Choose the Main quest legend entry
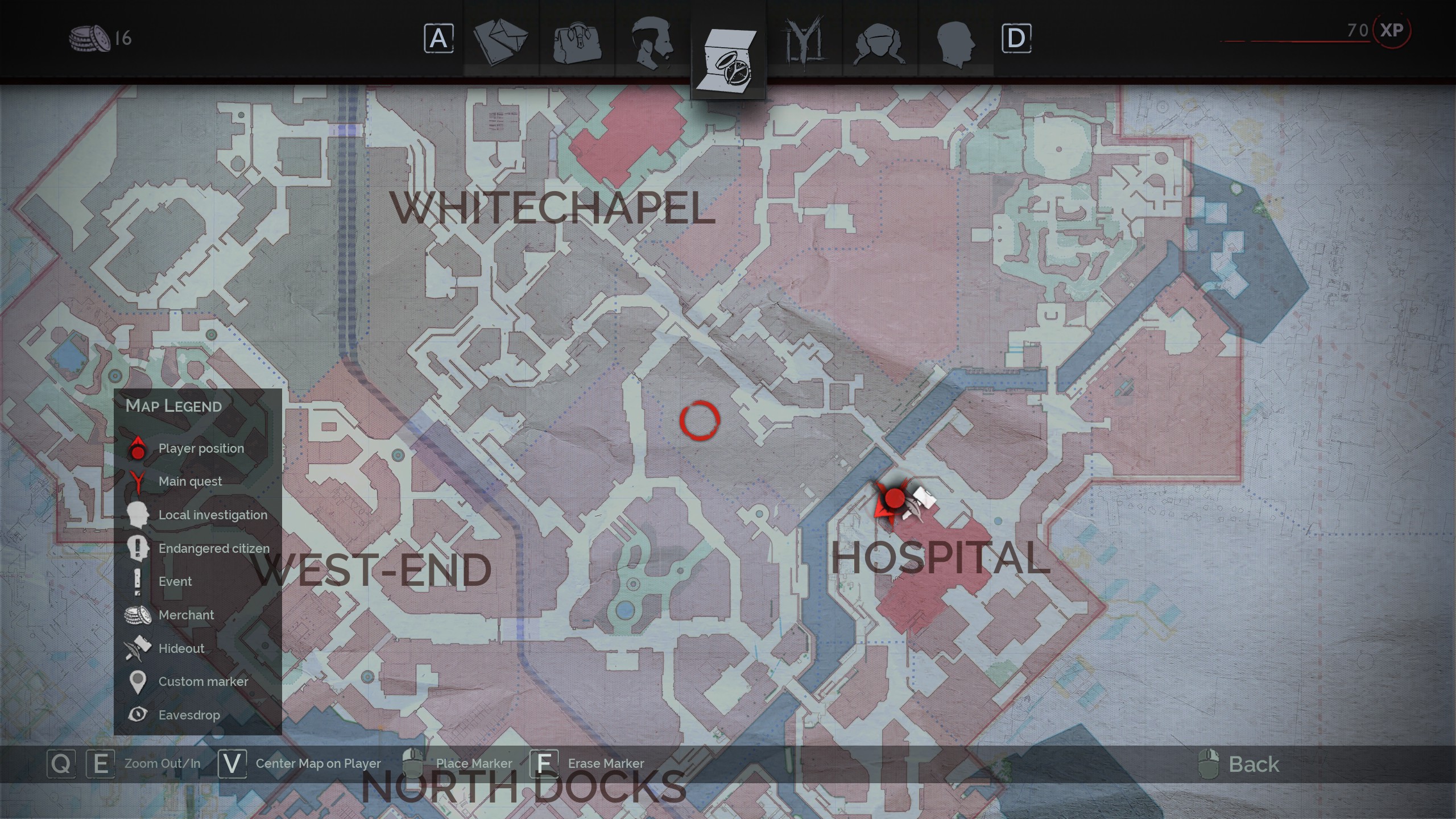 [x=190, y=482]
